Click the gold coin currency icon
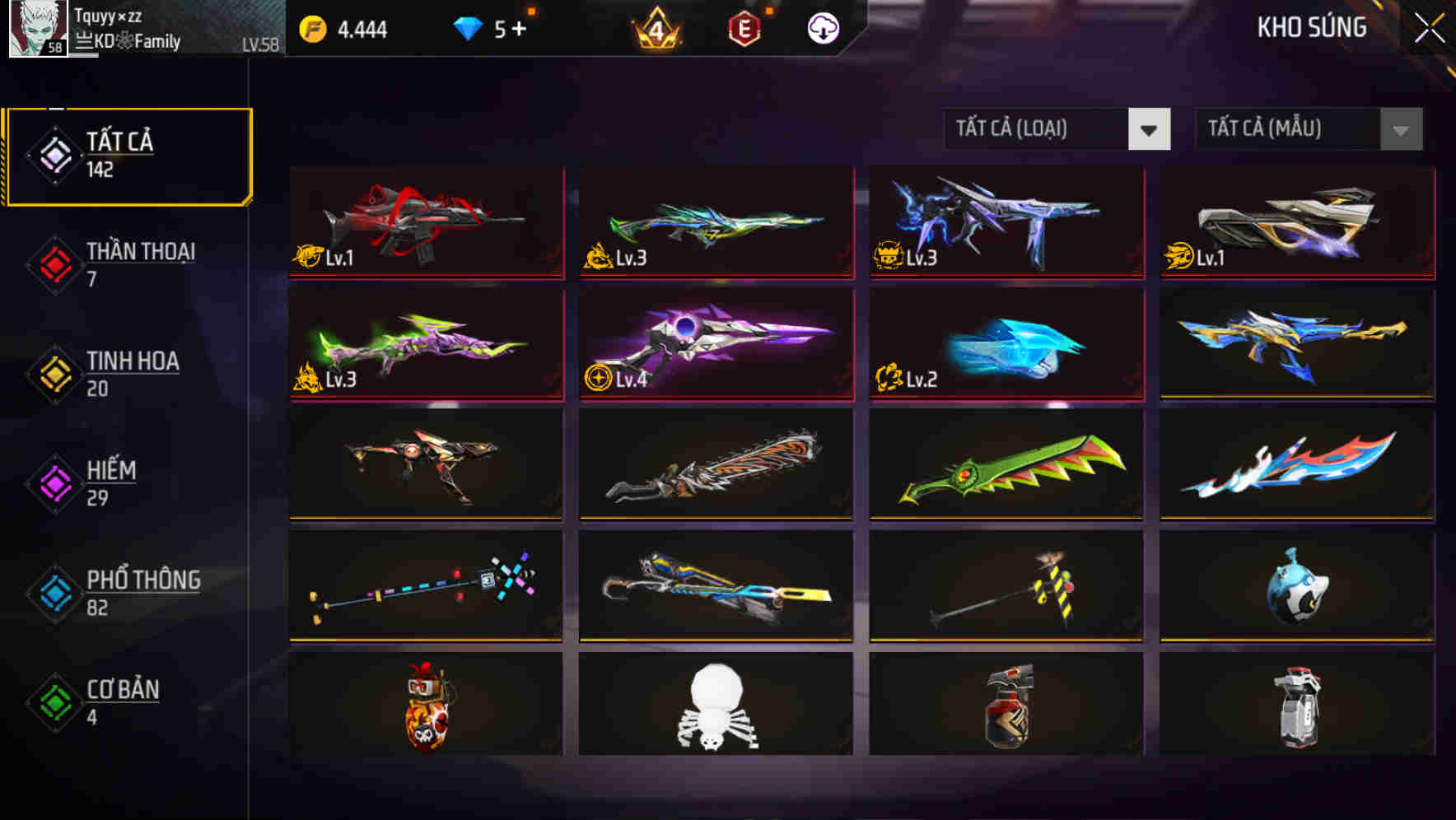 313,27
